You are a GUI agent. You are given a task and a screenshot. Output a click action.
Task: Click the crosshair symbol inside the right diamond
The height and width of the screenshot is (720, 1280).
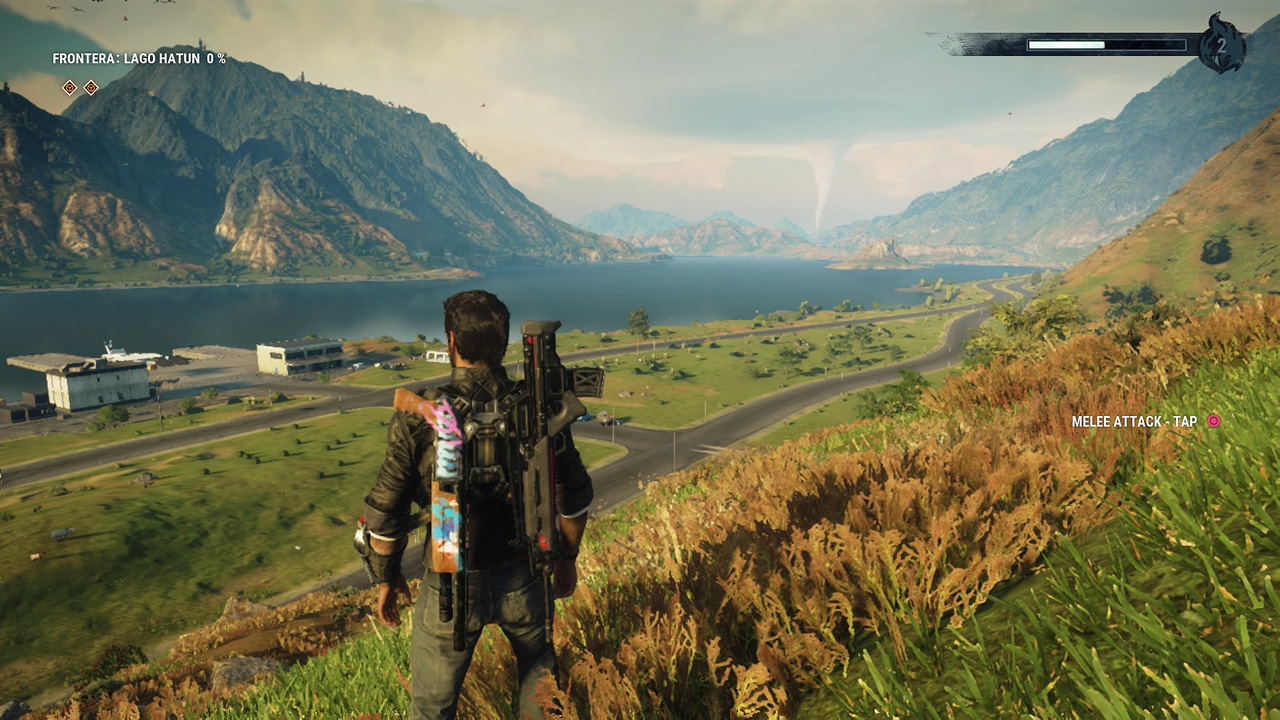(92, 87)
